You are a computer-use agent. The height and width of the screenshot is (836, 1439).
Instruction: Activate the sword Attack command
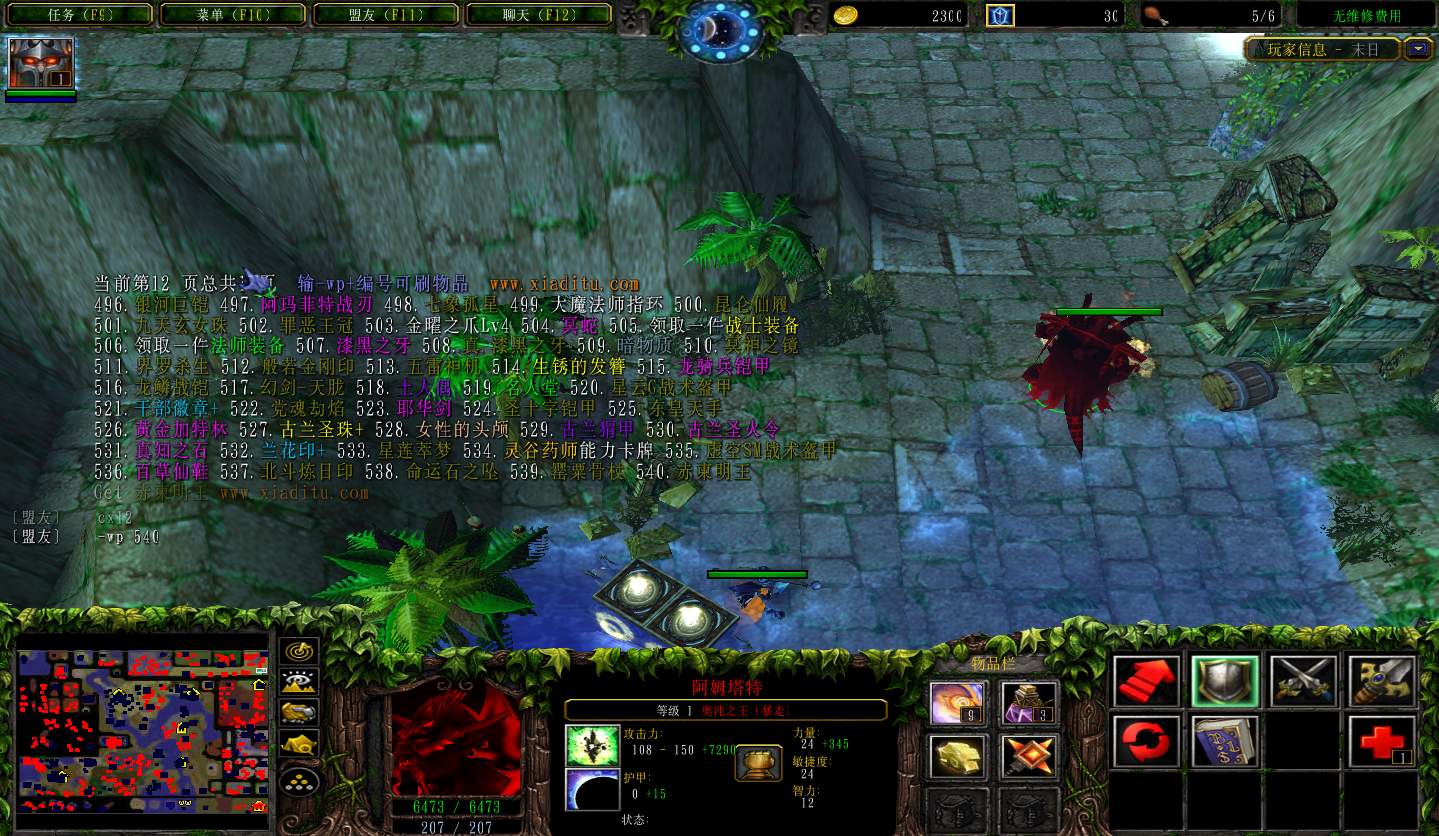pos(1381,681)
